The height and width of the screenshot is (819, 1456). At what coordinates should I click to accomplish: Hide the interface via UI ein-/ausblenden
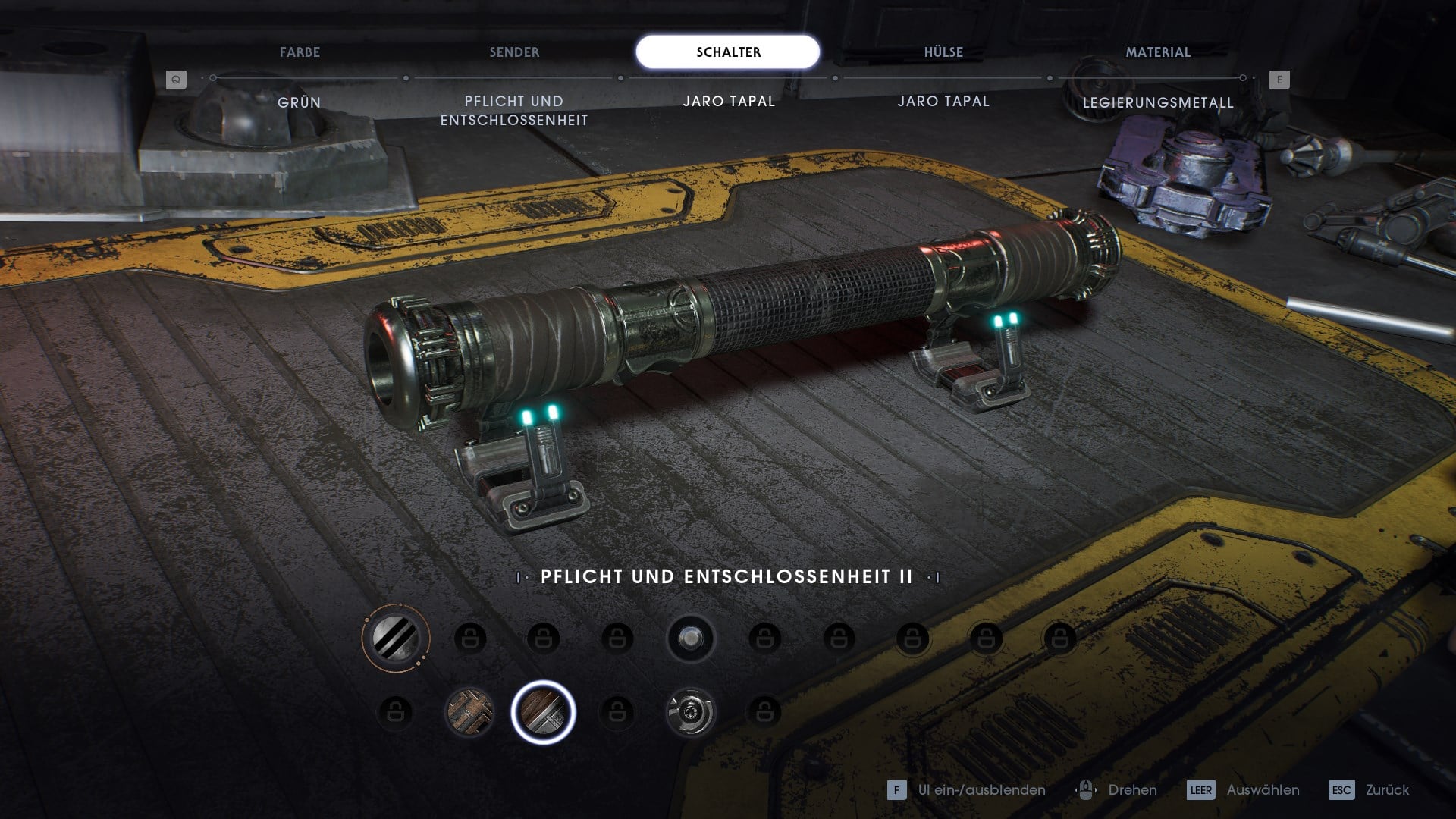[967, 790]
